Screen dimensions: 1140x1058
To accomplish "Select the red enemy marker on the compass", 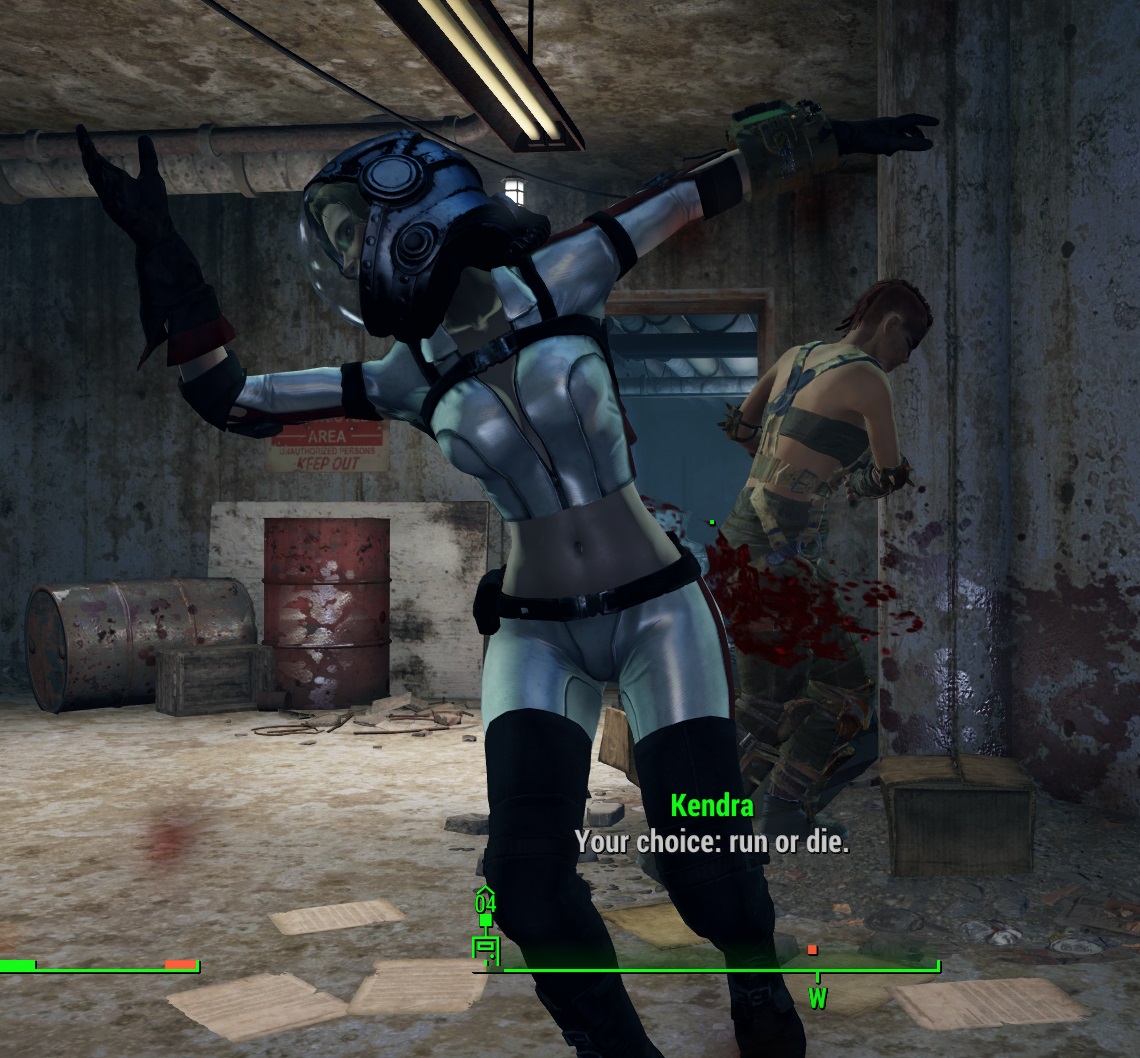I will [812, 949].
